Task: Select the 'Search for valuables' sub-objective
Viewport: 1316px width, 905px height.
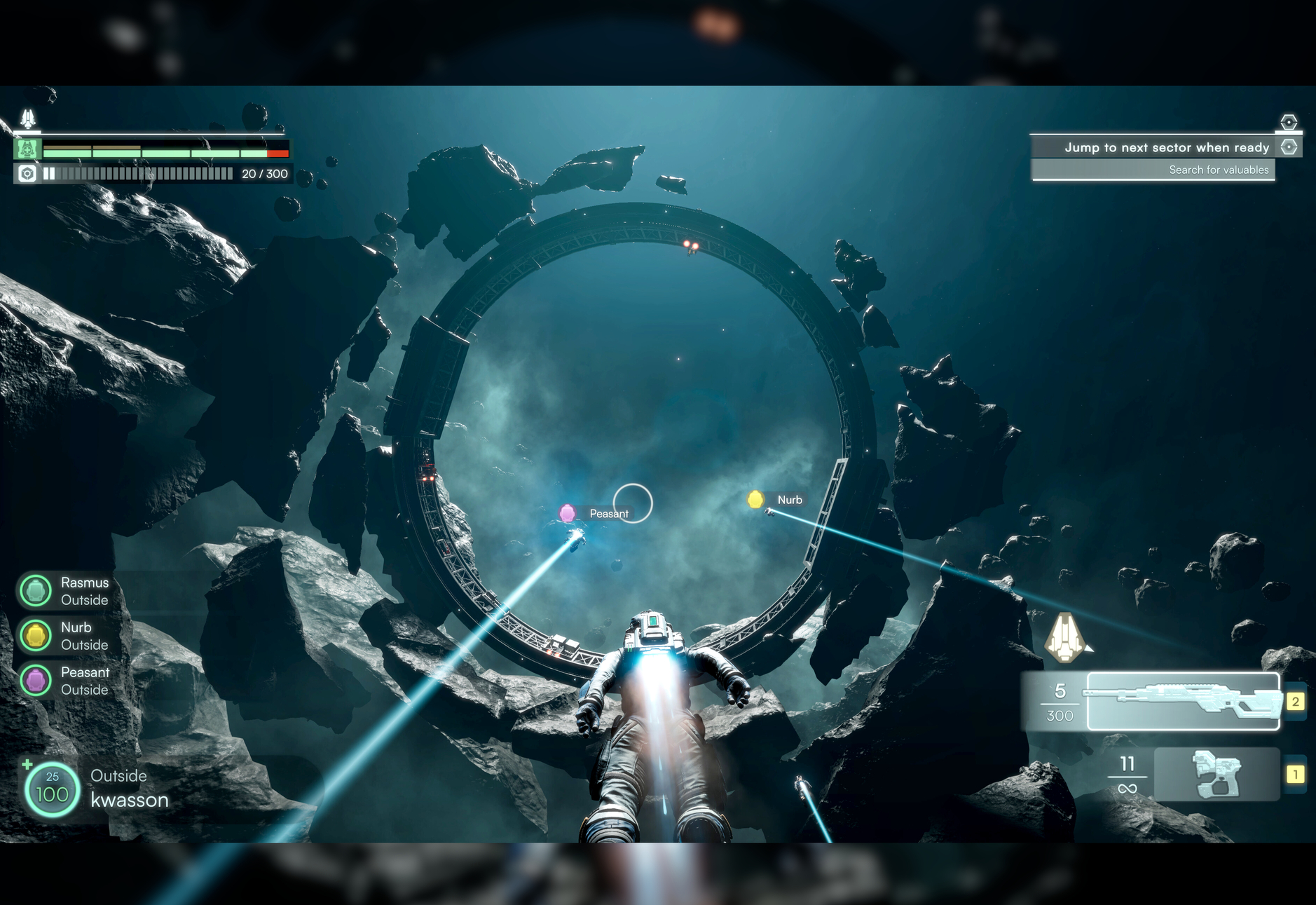Action: pyautogui.click(x=1218, y=170)
